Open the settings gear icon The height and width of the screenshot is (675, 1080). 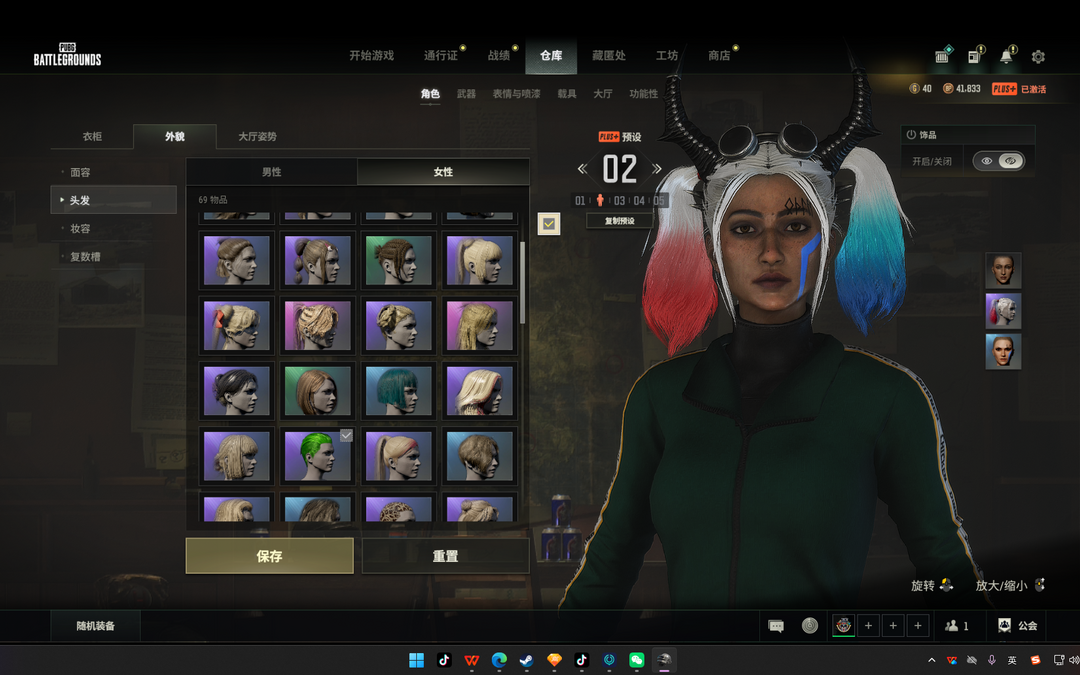(x=1038, y=57)
